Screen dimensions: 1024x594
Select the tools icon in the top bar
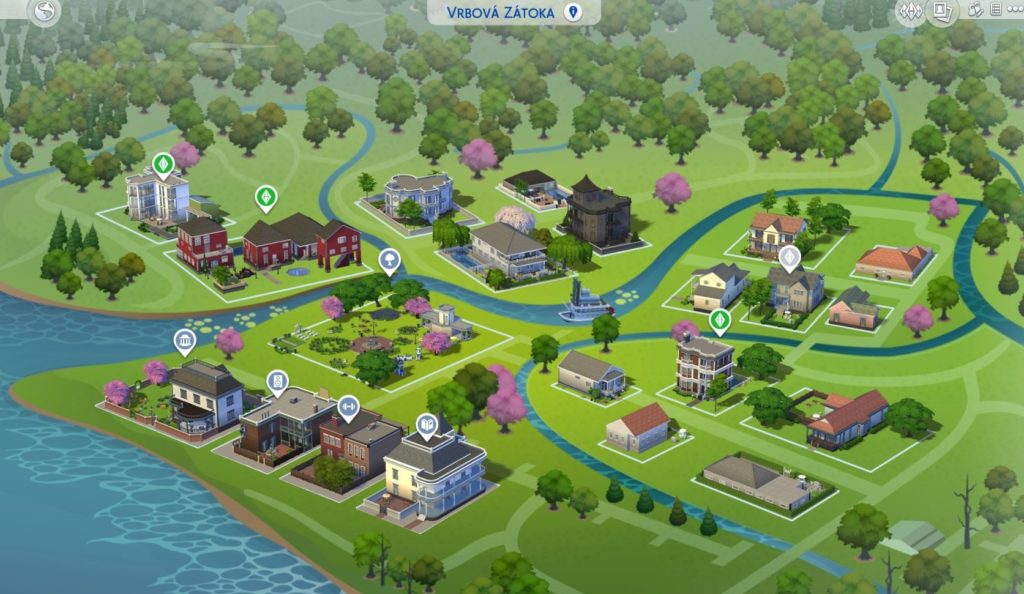(975, 11)
